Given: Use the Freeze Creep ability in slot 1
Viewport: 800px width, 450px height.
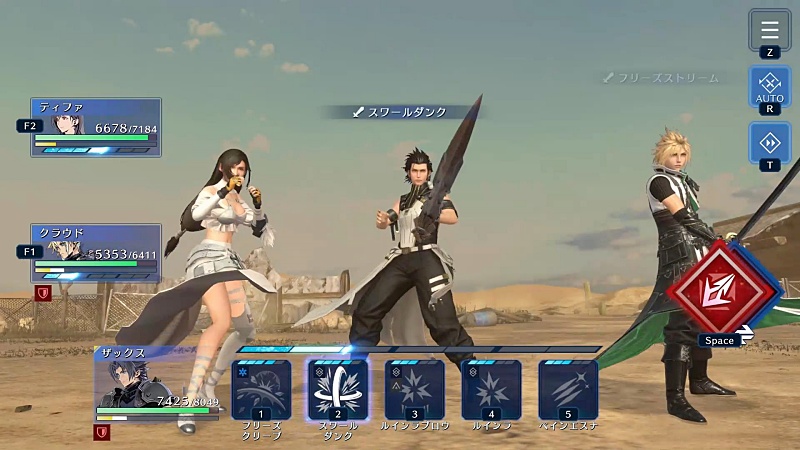Looking at the screenshot, I should (261, 389).
